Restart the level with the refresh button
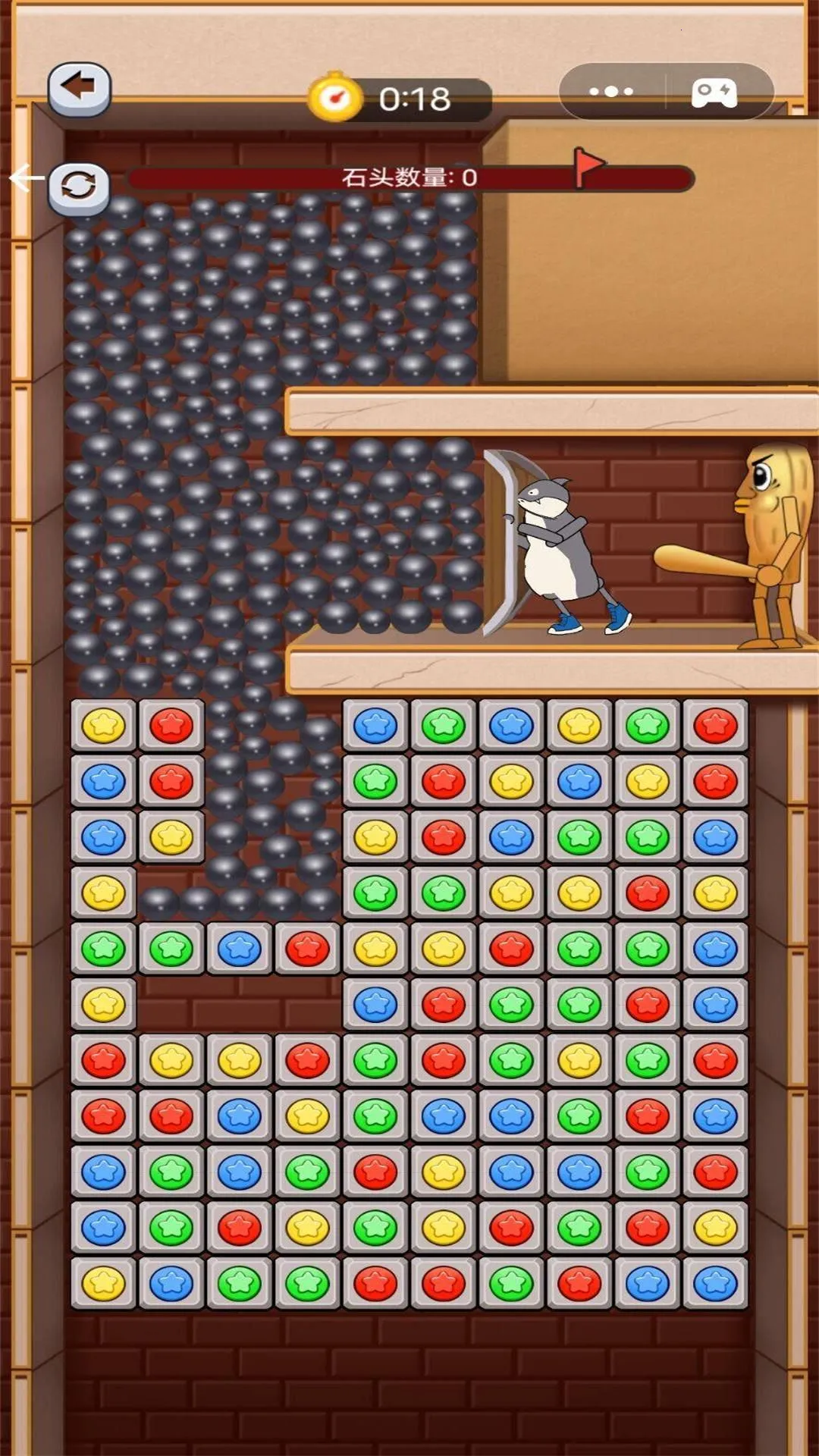 click(79, 187)
